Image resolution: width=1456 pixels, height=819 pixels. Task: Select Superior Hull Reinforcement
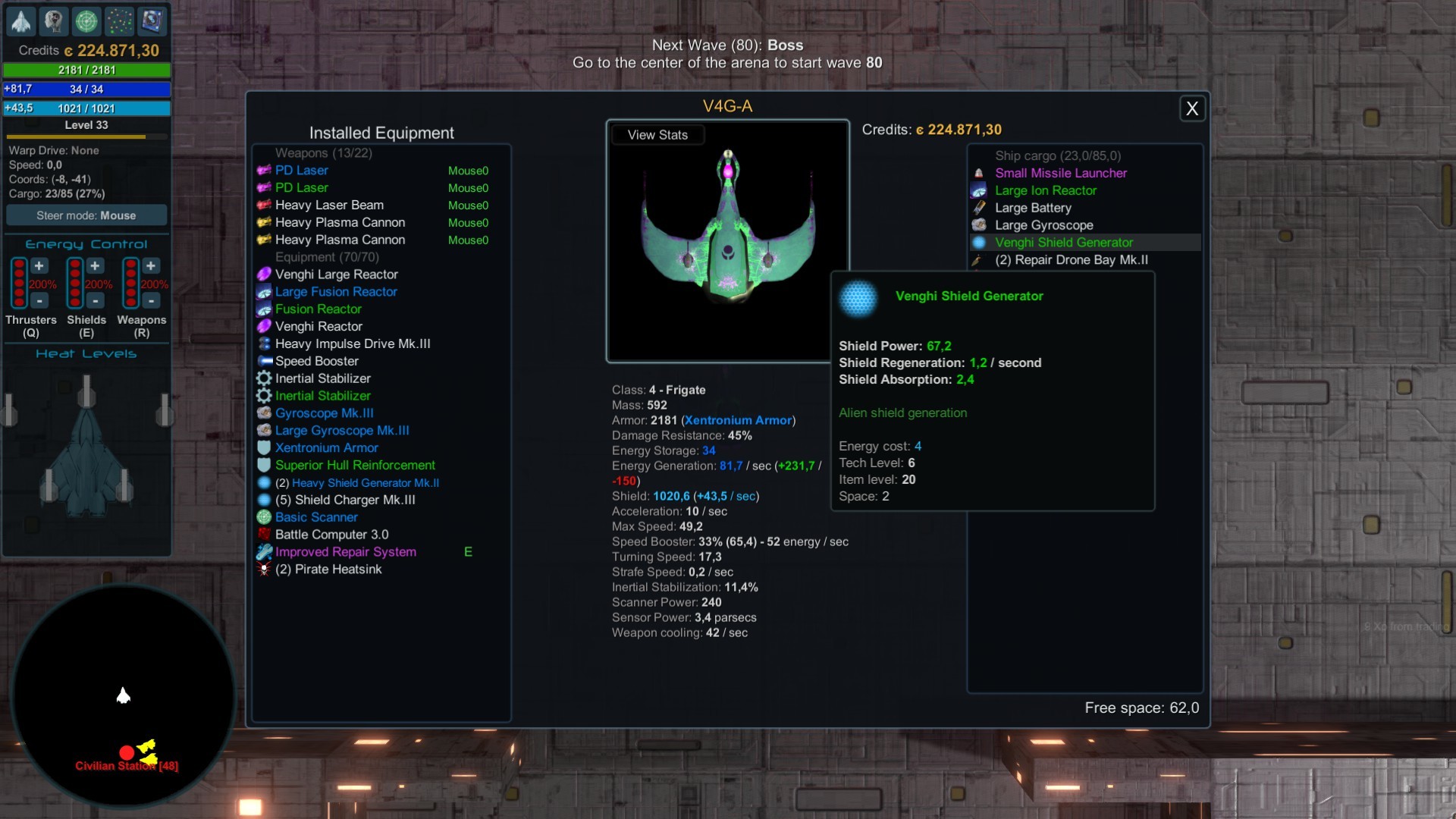[355, 466]
